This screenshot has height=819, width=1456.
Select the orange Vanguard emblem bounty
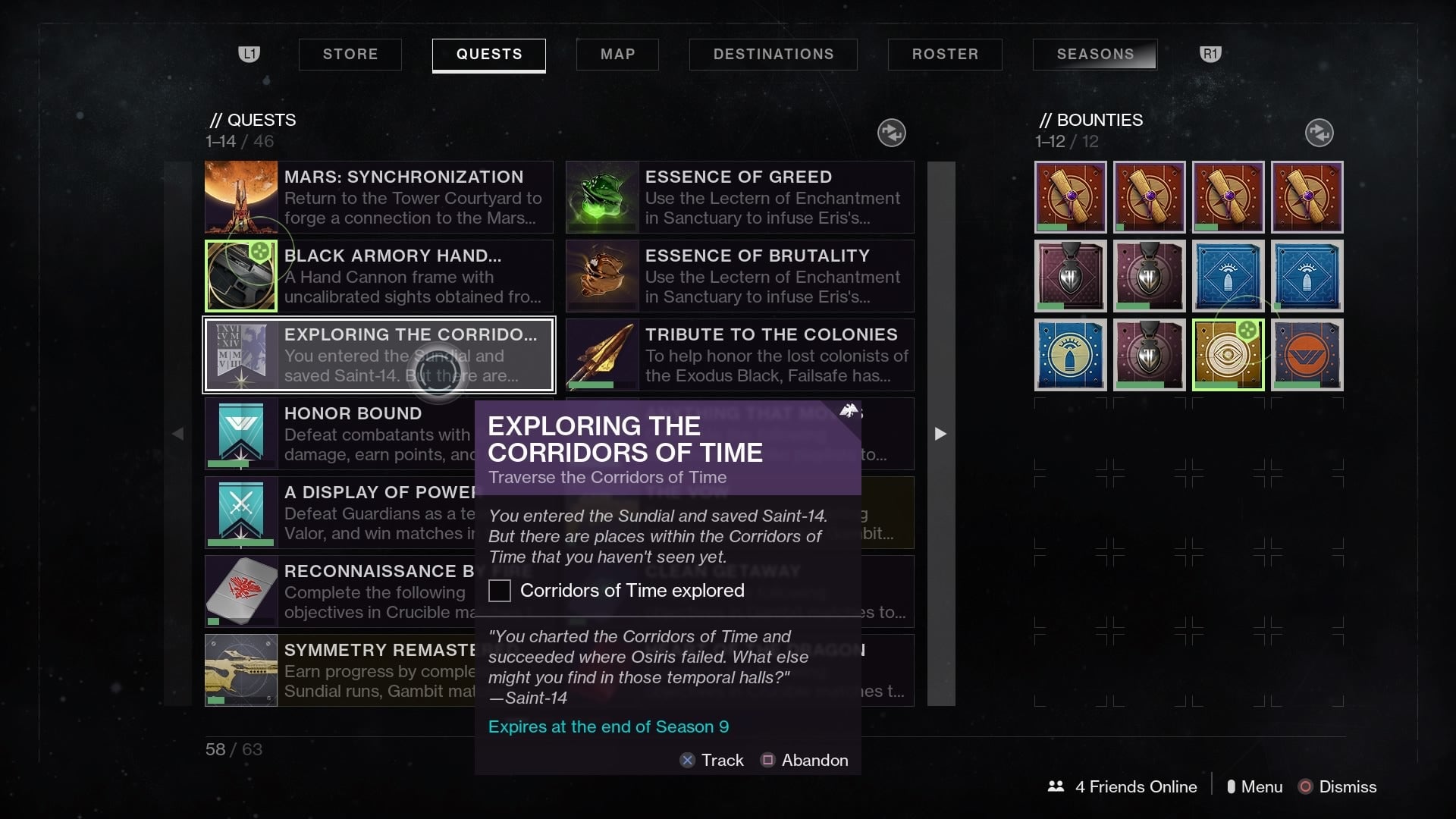click(x=1307, y=355)
